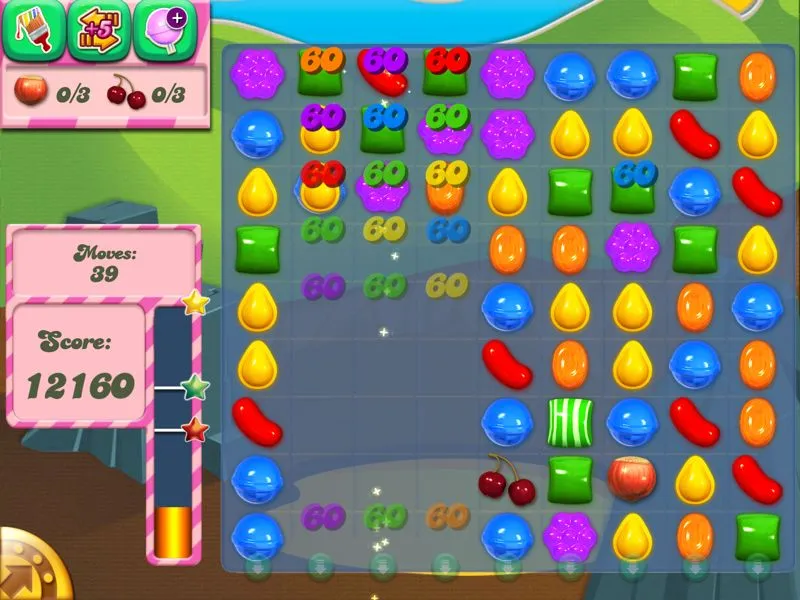Image resolution: width=800 pixels, height=600 pixels.
Task: Choose the hazelnut ingredient on the board
Action: [632, 478]
